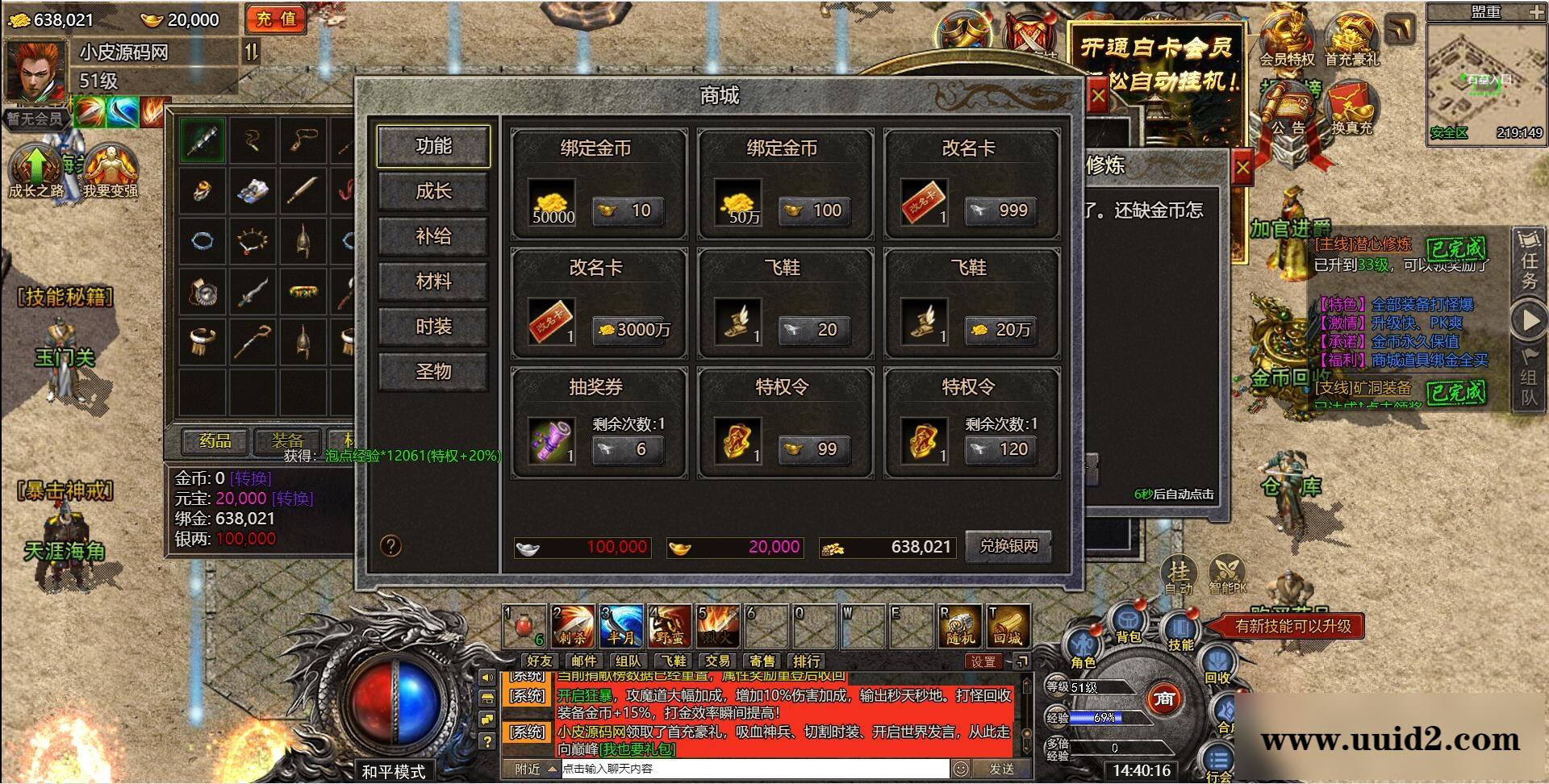Toggle 和平模式 attack mode
This screenshot has width=1549, height=784.
[x=393, y=770]
